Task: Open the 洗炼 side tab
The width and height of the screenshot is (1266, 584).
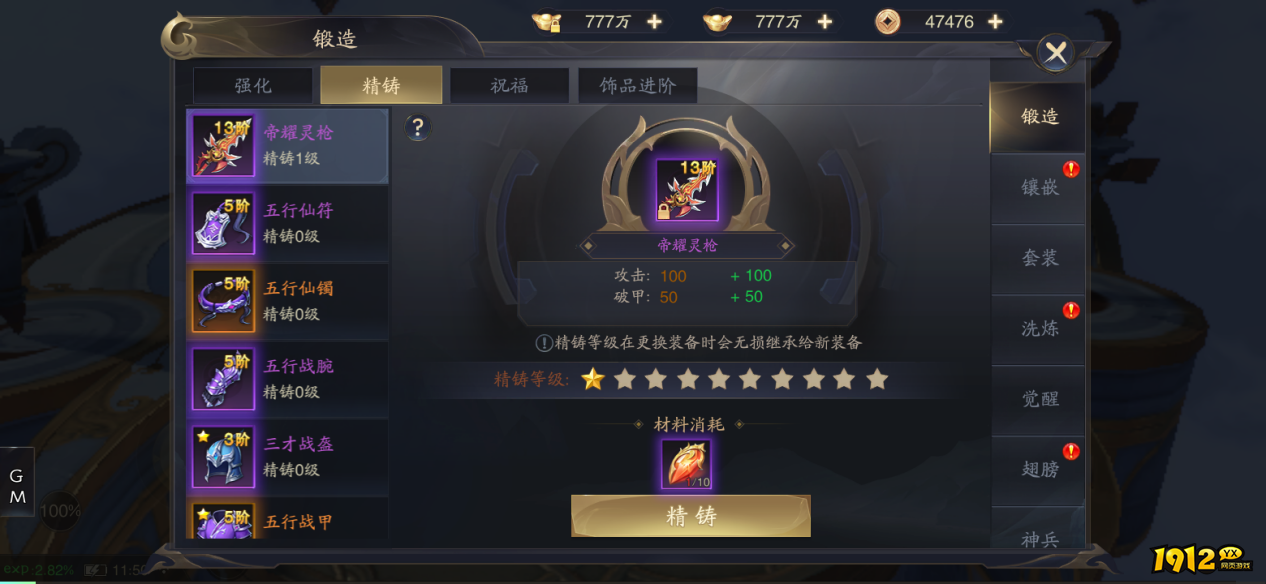Action: click(1039, 328)
